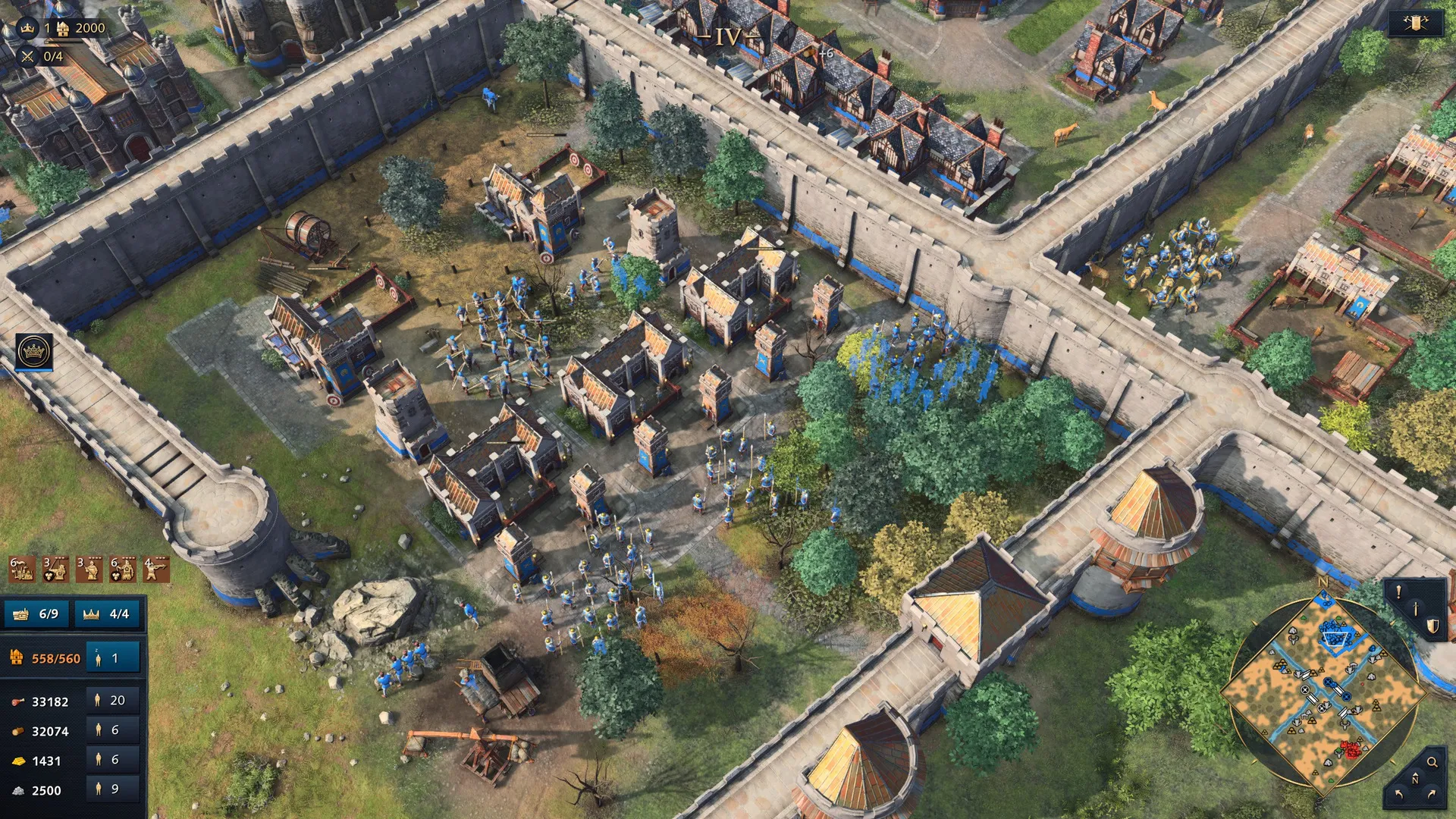Reset camera to north with the N button

click(1415, 780)
